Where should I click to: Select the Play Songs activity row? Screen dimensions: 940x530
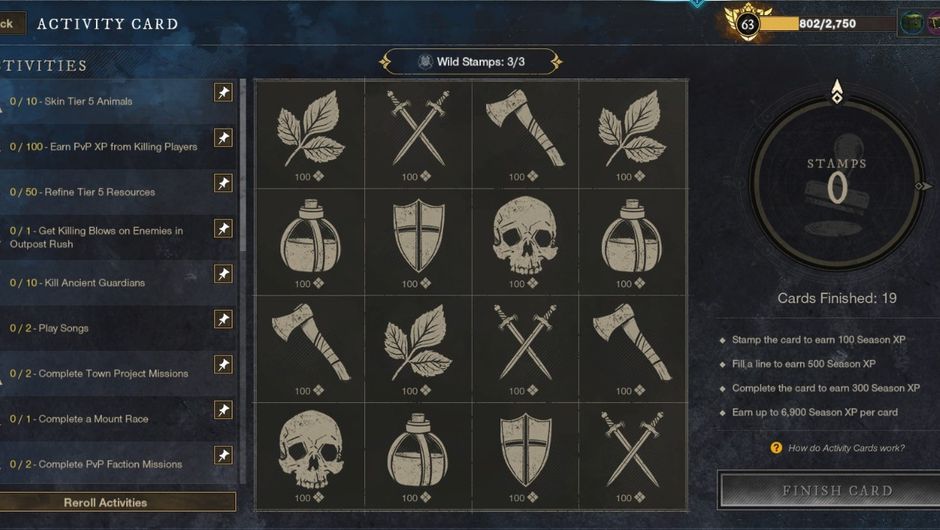click(110, 328)
